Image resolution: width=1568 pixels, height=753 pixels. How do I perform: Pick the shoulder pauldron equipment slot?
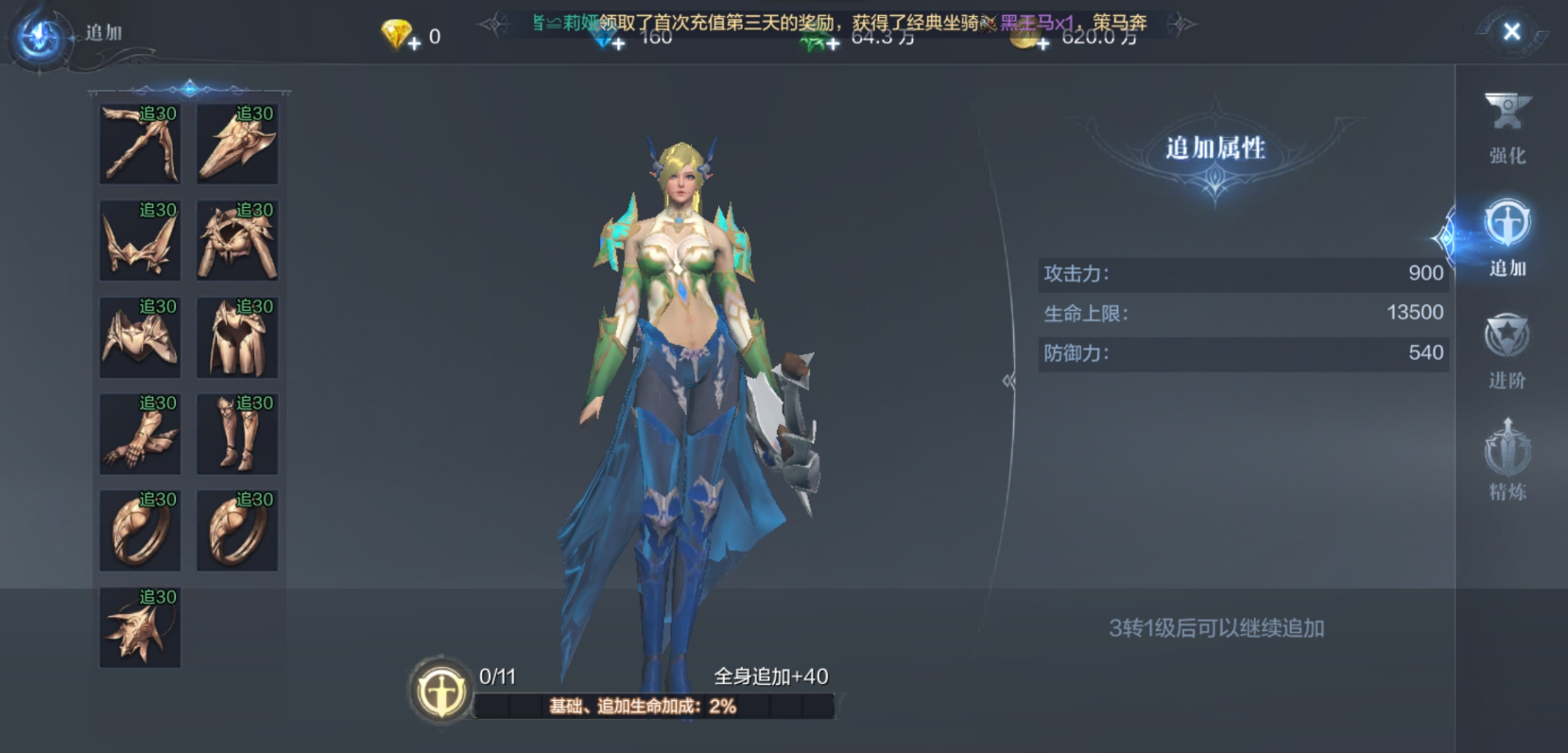tap(140, 337)
